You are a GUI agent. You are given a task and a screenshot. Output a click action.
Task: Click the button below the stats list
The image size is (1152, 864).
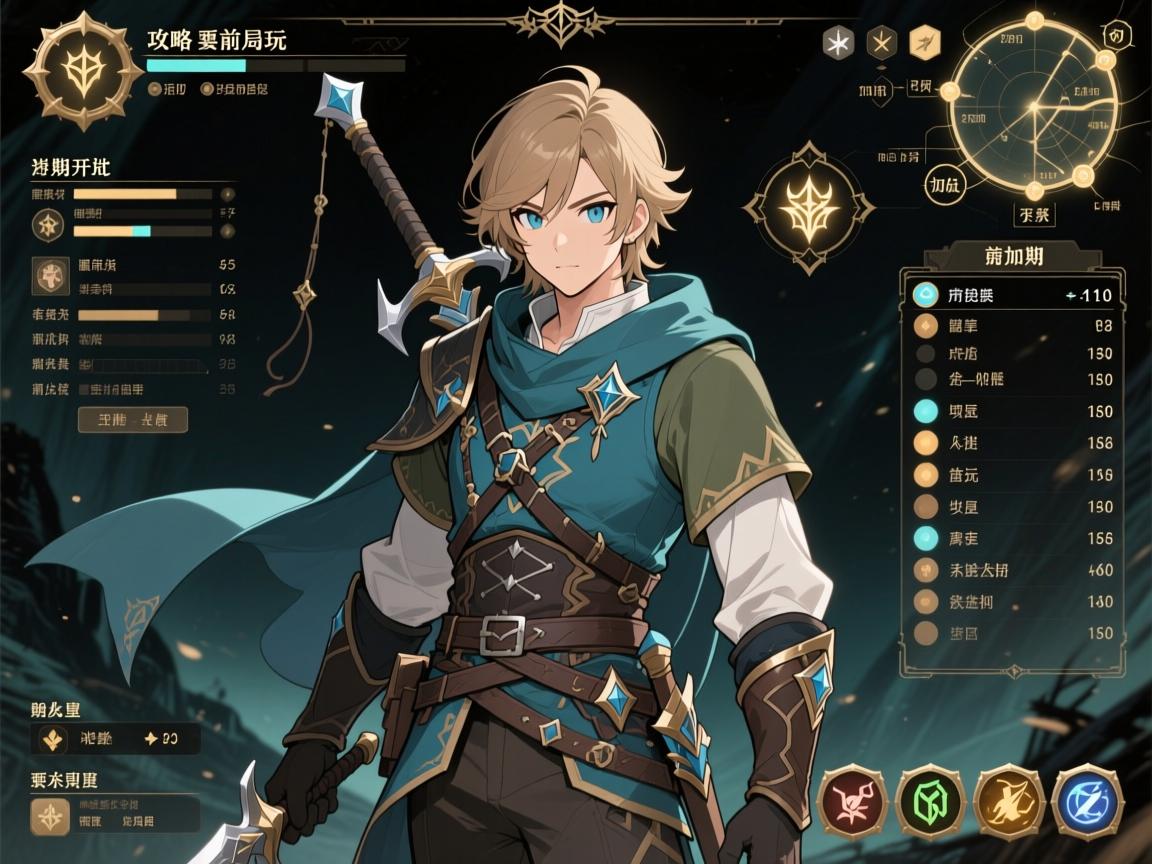coord(132,419)
